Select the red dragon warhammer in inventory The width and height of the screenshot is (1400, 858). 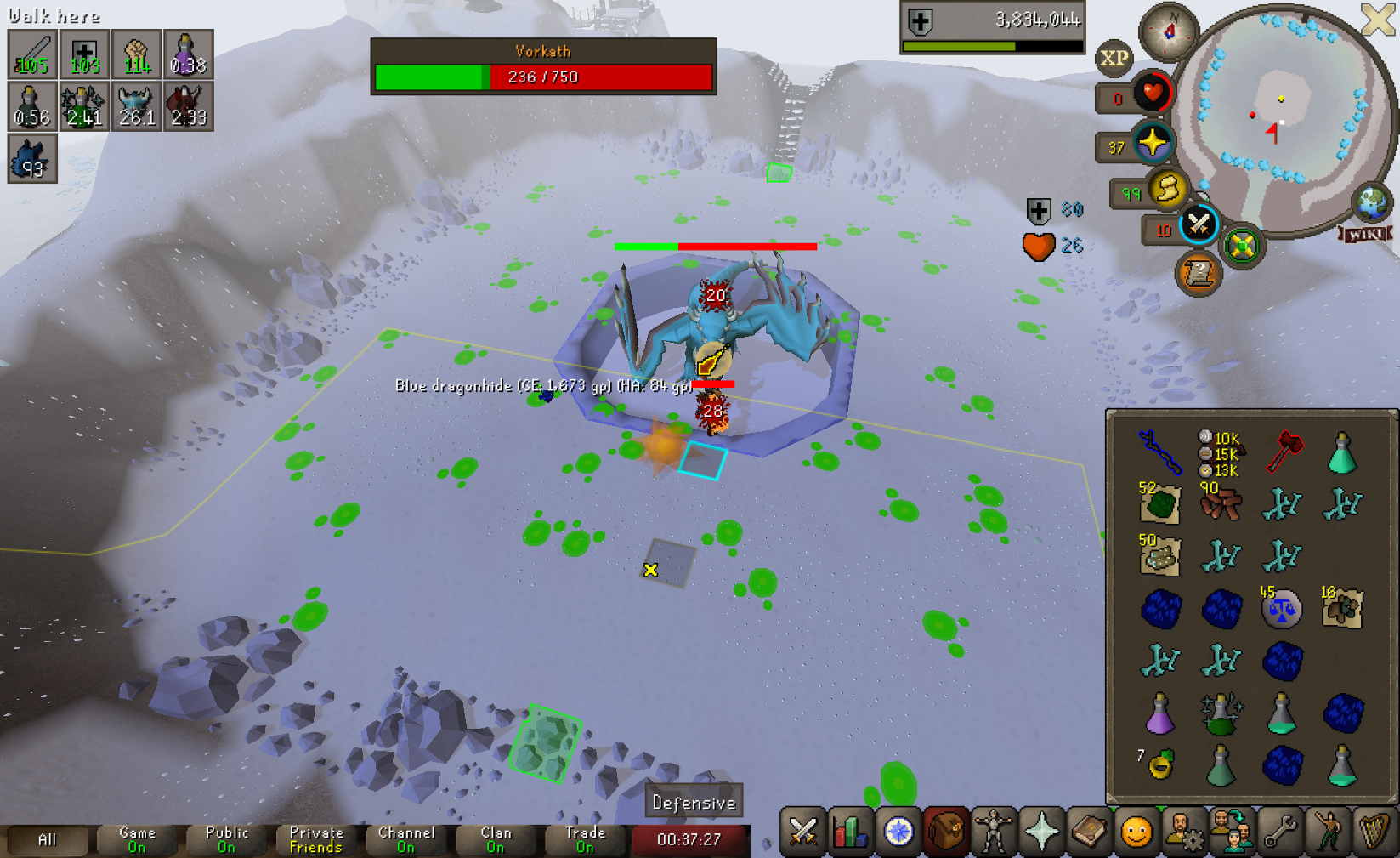click(x=1284, y=452)
